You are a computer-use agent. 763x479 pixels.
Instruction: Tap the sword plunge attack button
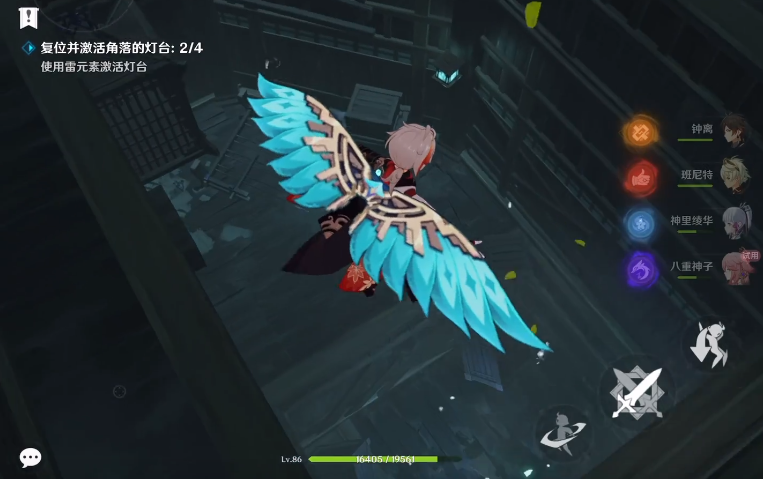point(637,391)
